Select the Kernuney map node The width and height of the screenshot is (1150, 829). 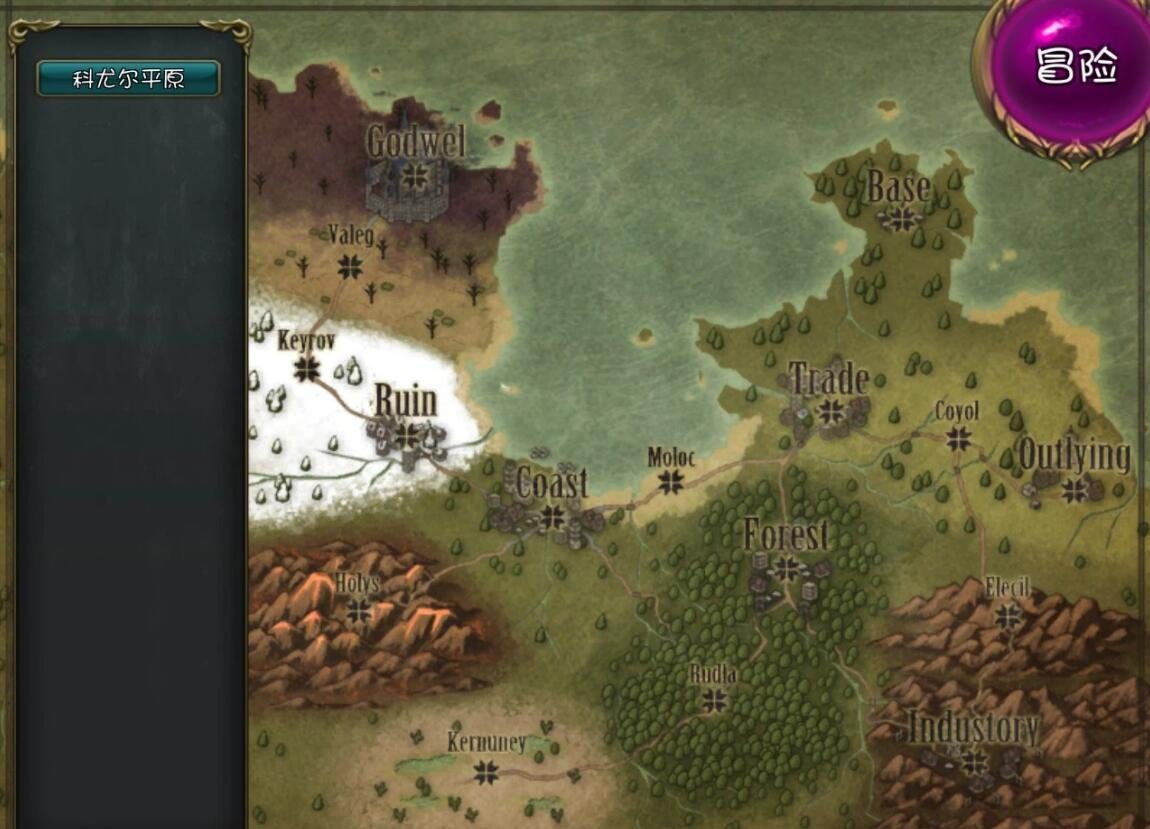(x=486, y=771)
